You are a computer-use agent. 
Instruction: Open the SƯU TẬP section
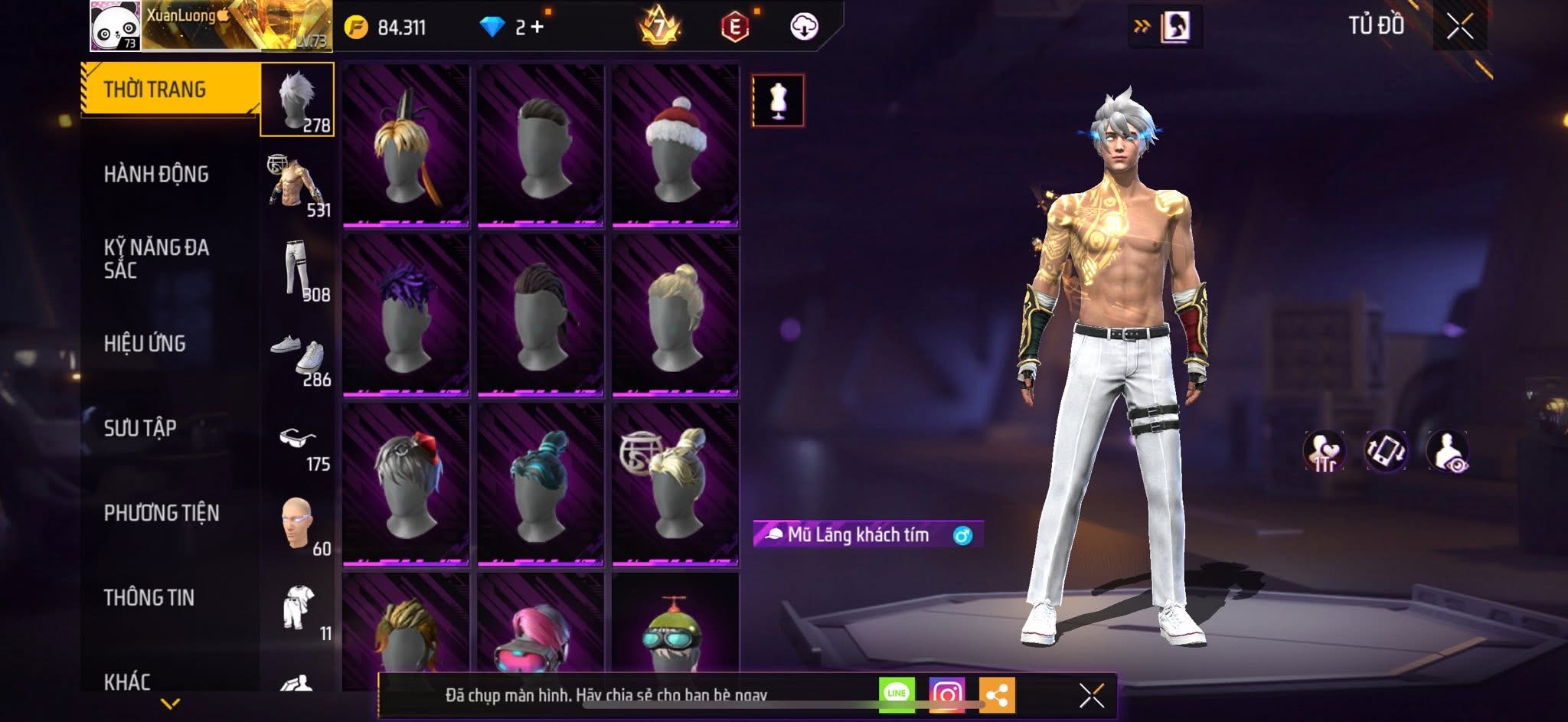pyautogui.click(x=140, y=428)
